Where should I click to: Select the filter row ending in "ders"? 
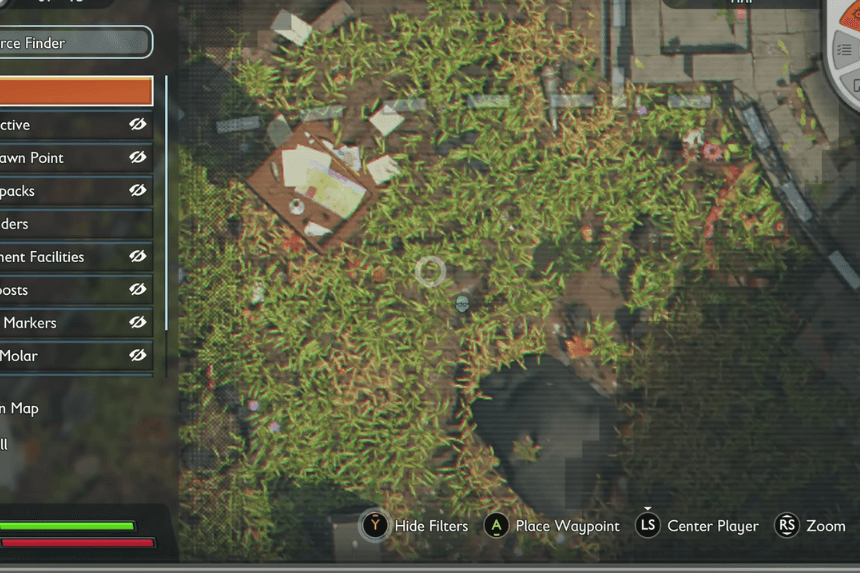click(74, 224)
